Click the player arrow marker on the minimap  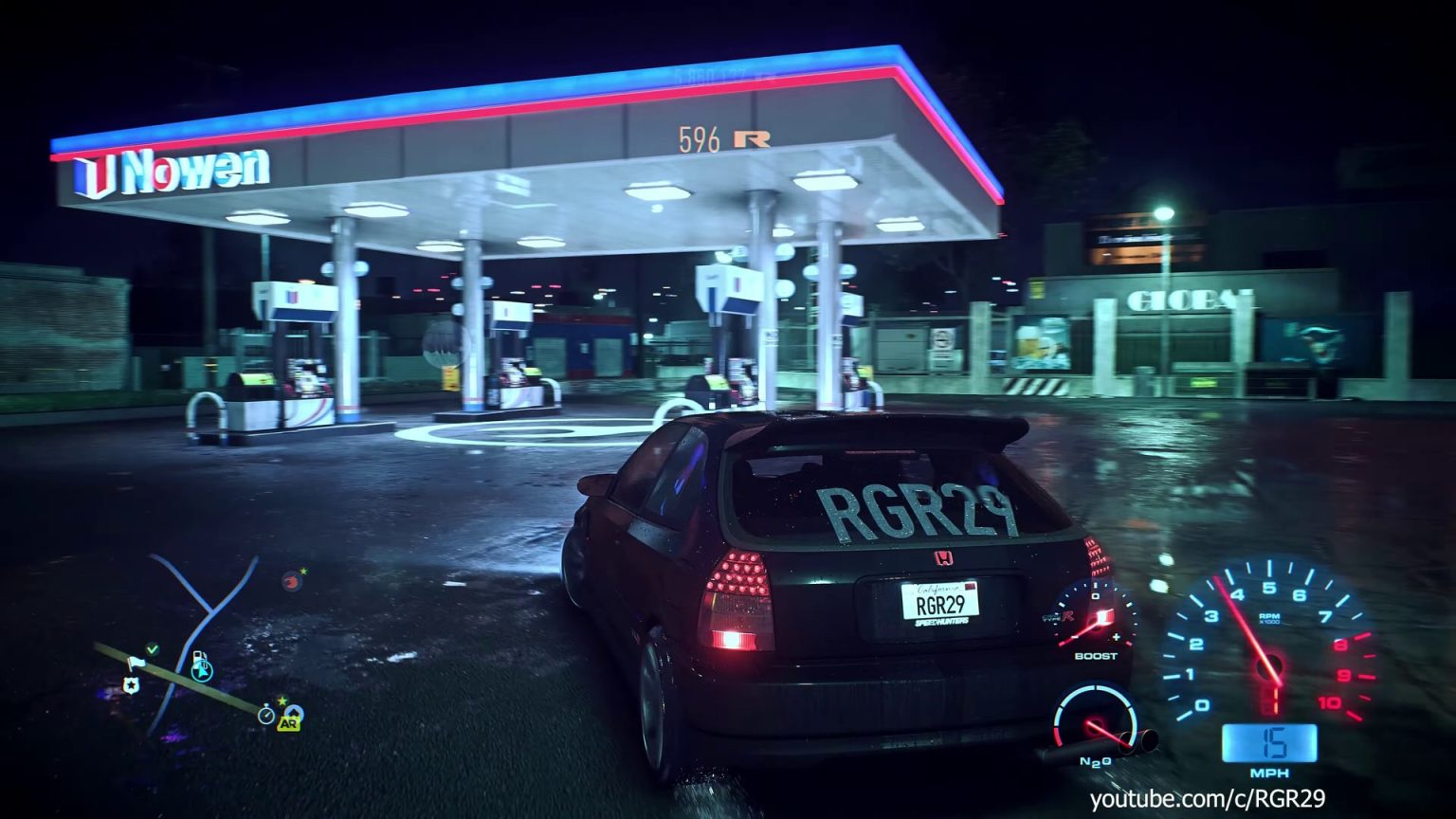click(202, 672)
